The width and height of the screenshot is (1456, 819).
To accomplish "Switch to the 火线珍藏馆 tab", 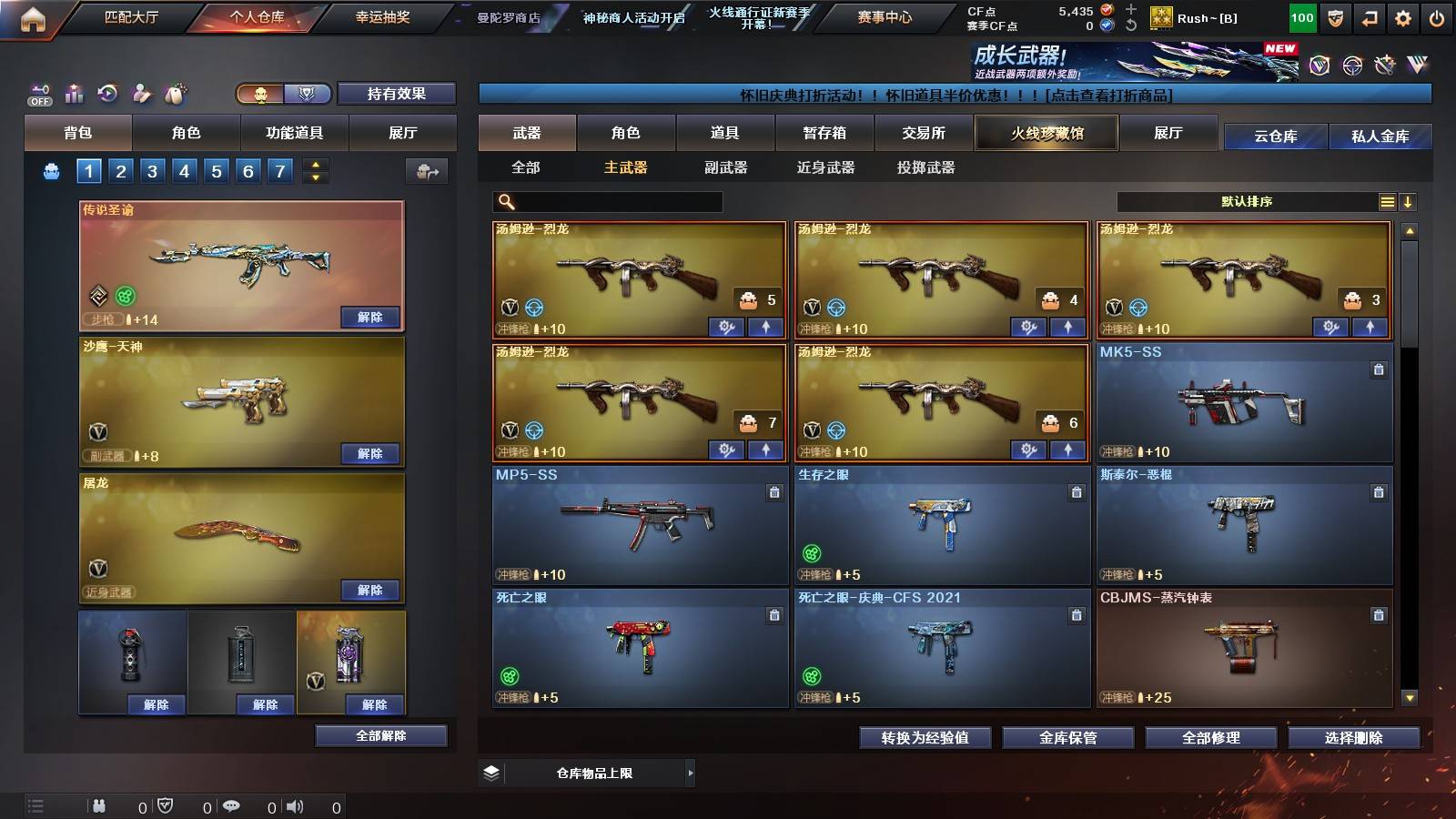I will click(1045, 133).
